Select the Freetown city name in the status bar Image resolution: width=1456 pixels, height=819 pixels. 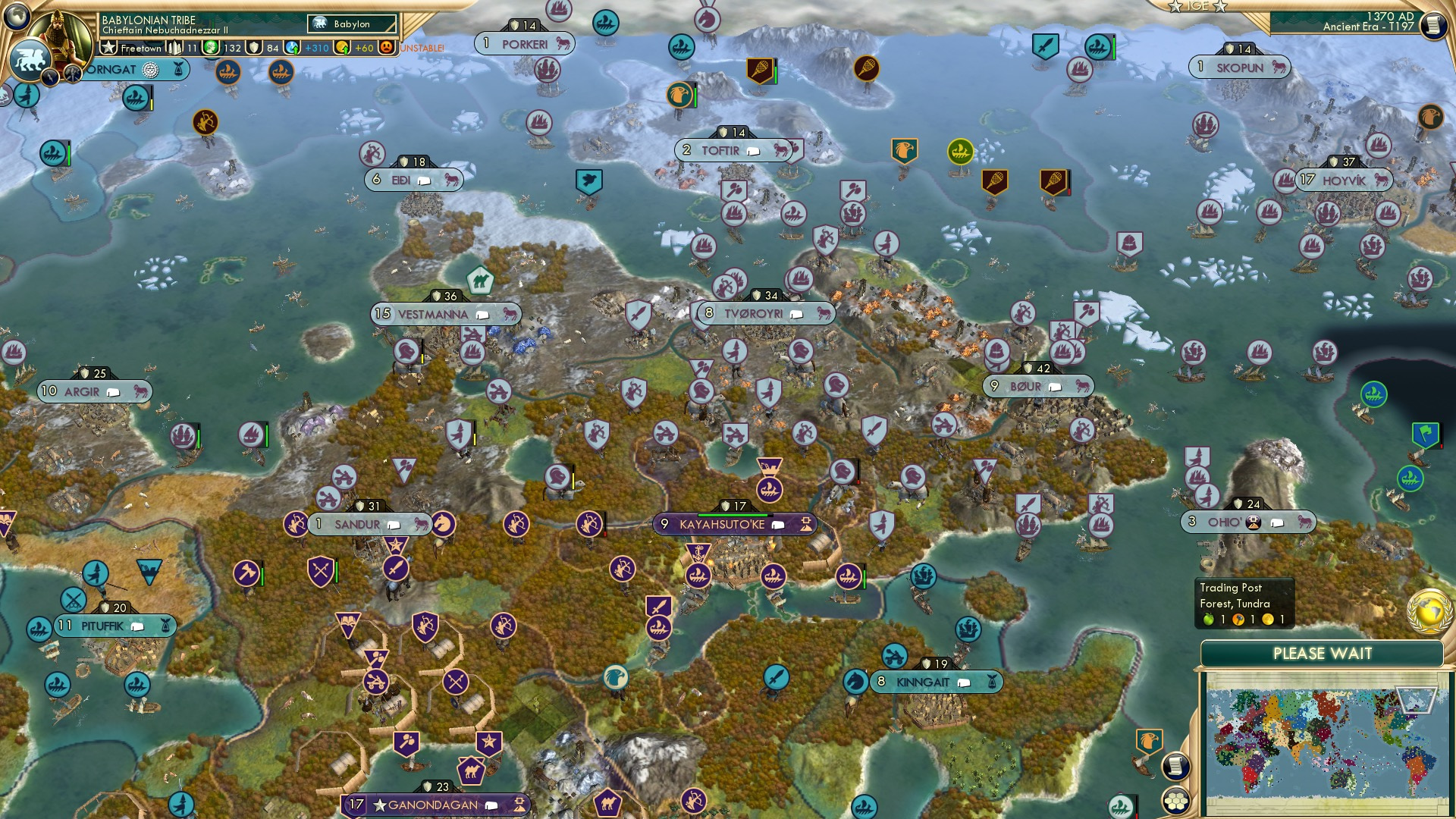pyautogui.click(x=141, y=49)
